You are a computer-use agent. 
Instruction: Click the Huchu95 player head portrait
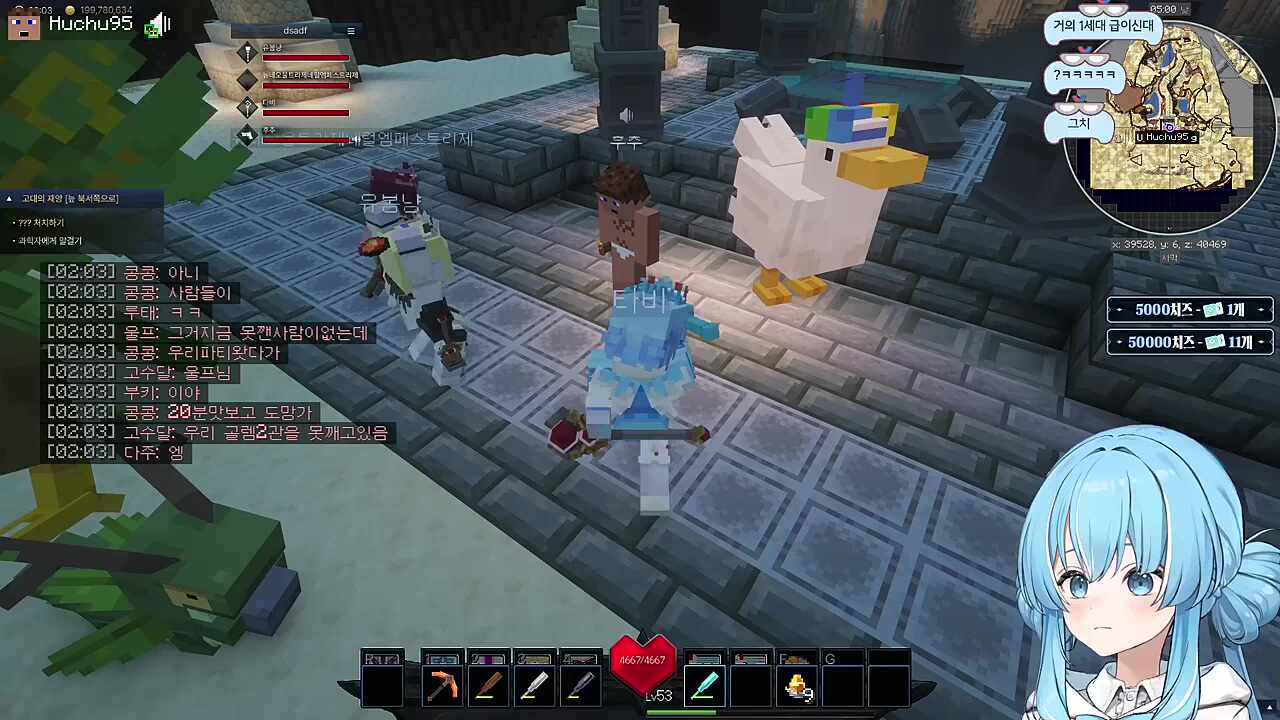23,23
